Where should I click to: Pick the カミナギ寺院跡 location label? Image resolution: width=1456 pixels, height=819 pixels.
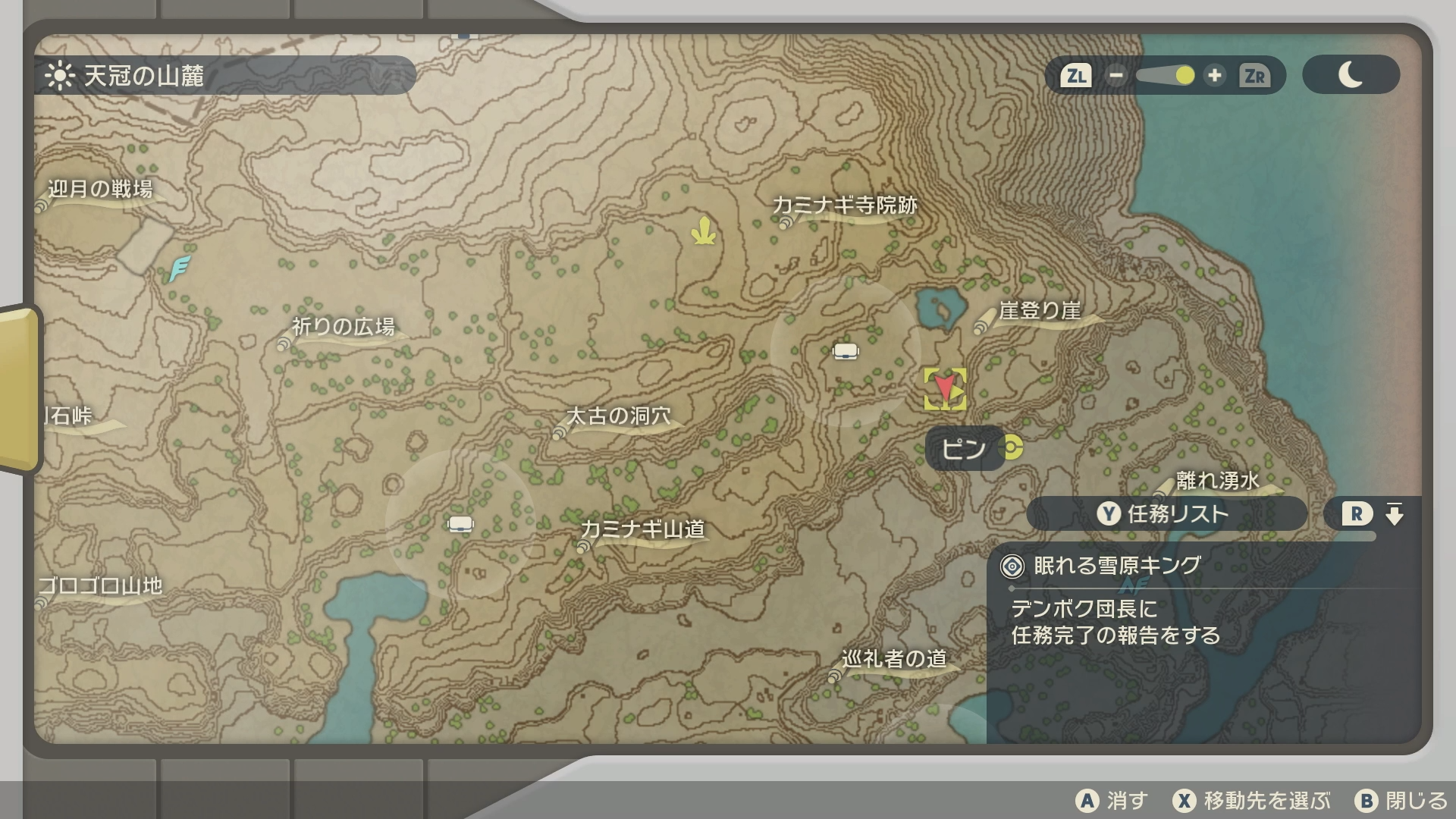point(844,206)
